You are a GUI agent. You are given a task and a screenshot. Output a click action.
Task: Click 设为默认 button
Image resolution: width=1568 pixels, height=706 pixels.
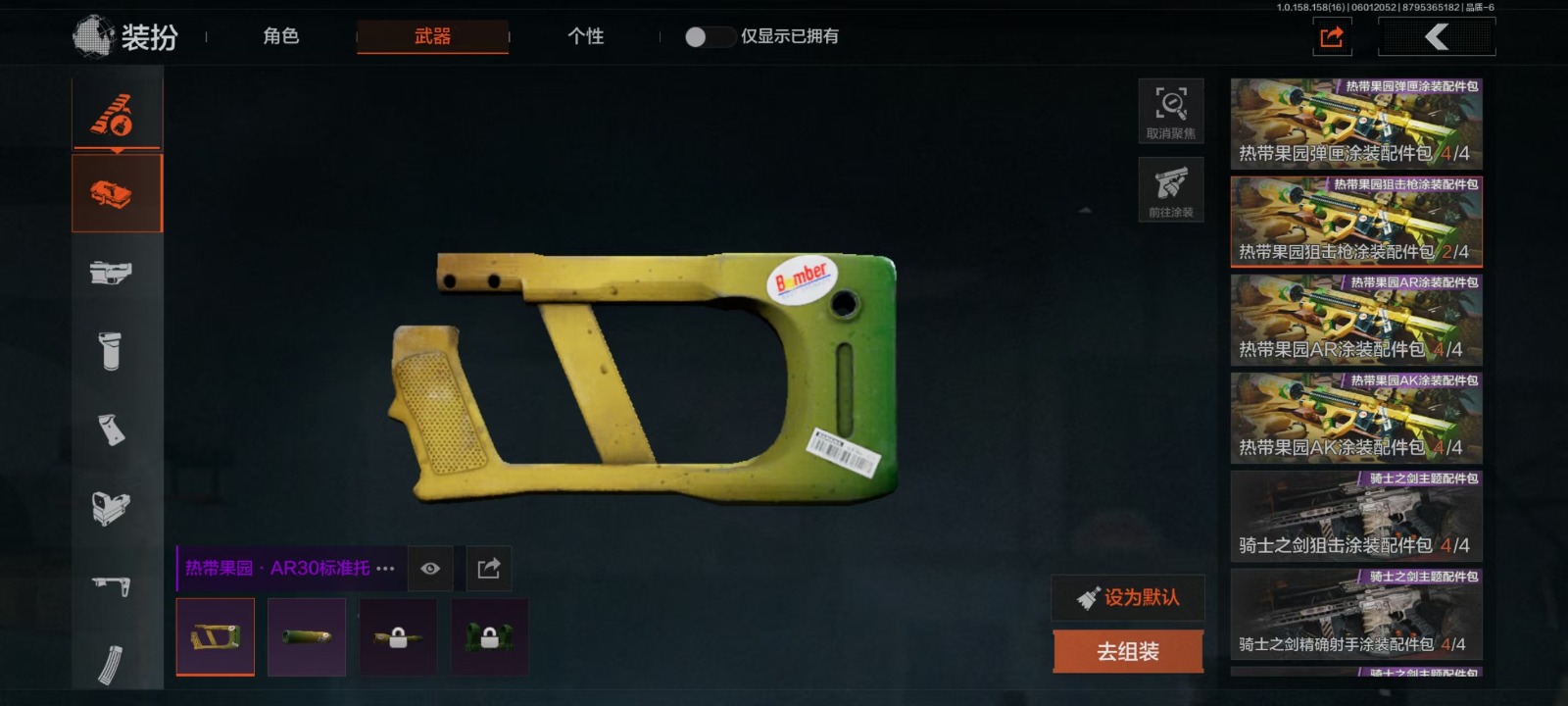pyautogui.click(x=1128, y=597)
